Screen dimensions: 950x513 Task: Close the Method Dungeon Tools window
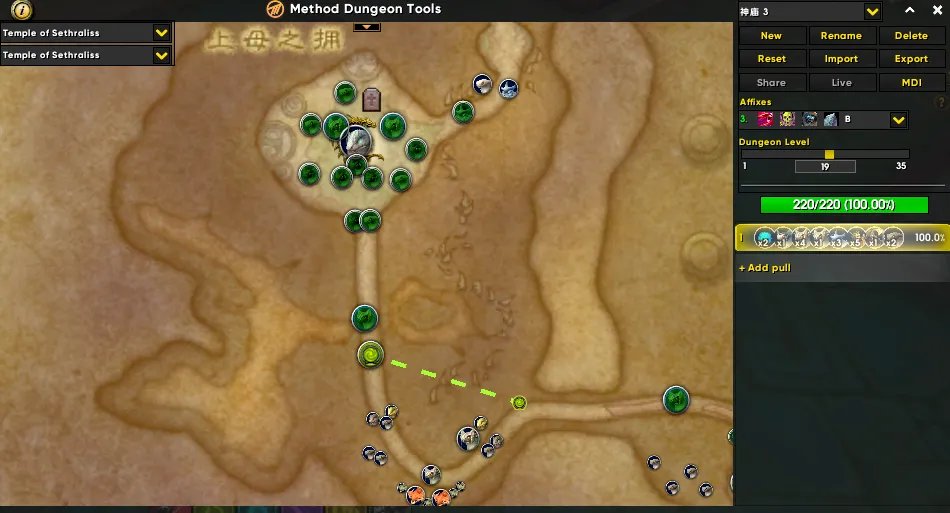pyautogui.click(x=937, y=10)
